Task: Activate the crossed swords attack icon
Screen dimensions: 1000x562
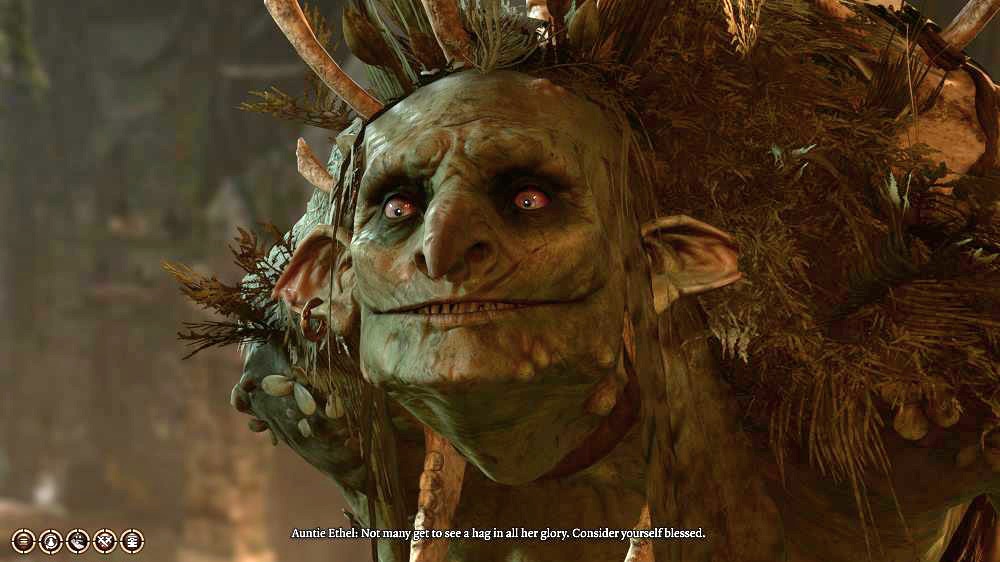Action: click(x=104, y=541)
